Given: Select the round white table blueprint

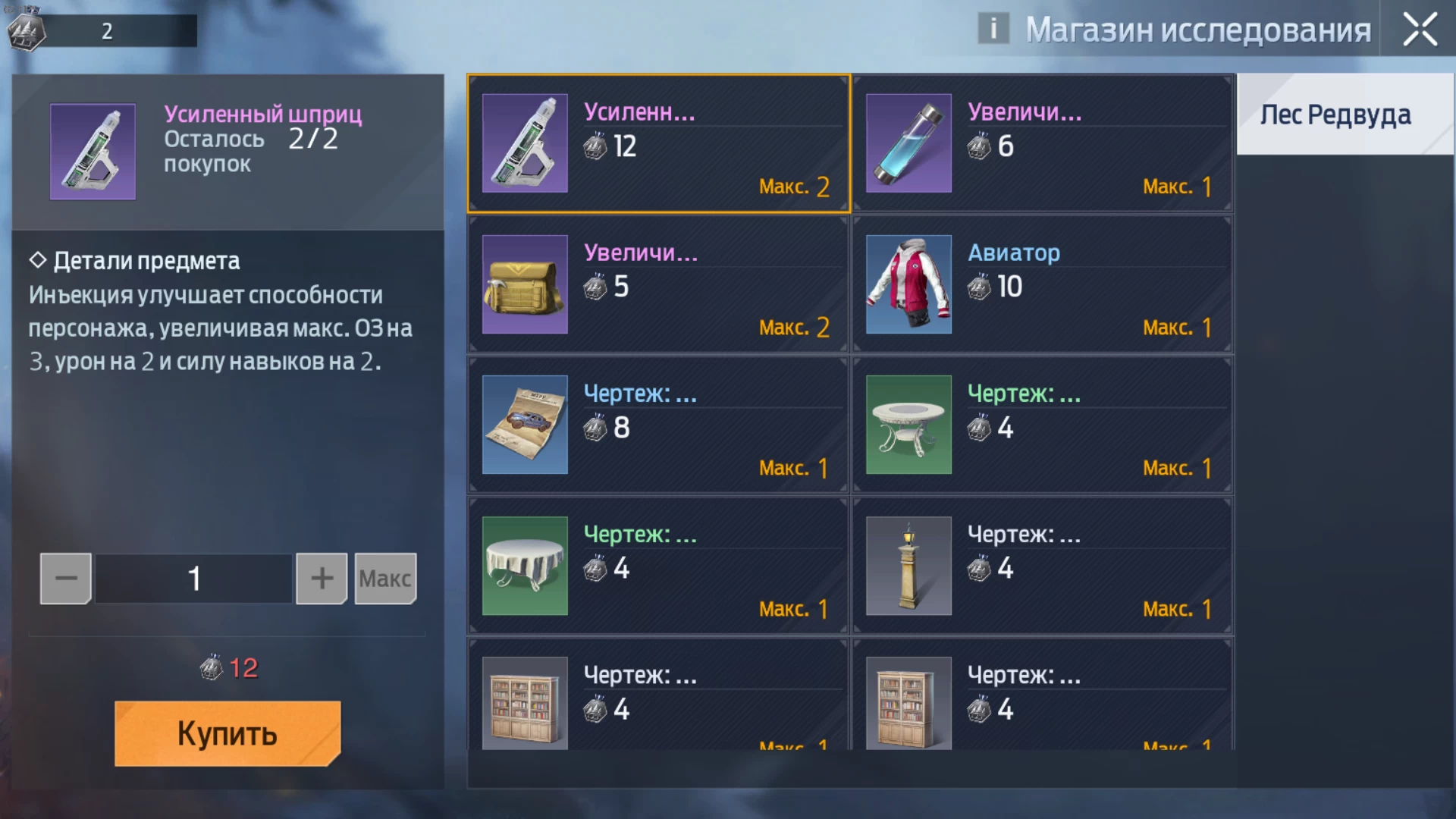Looking at the screenshot, I should 1042,425.
